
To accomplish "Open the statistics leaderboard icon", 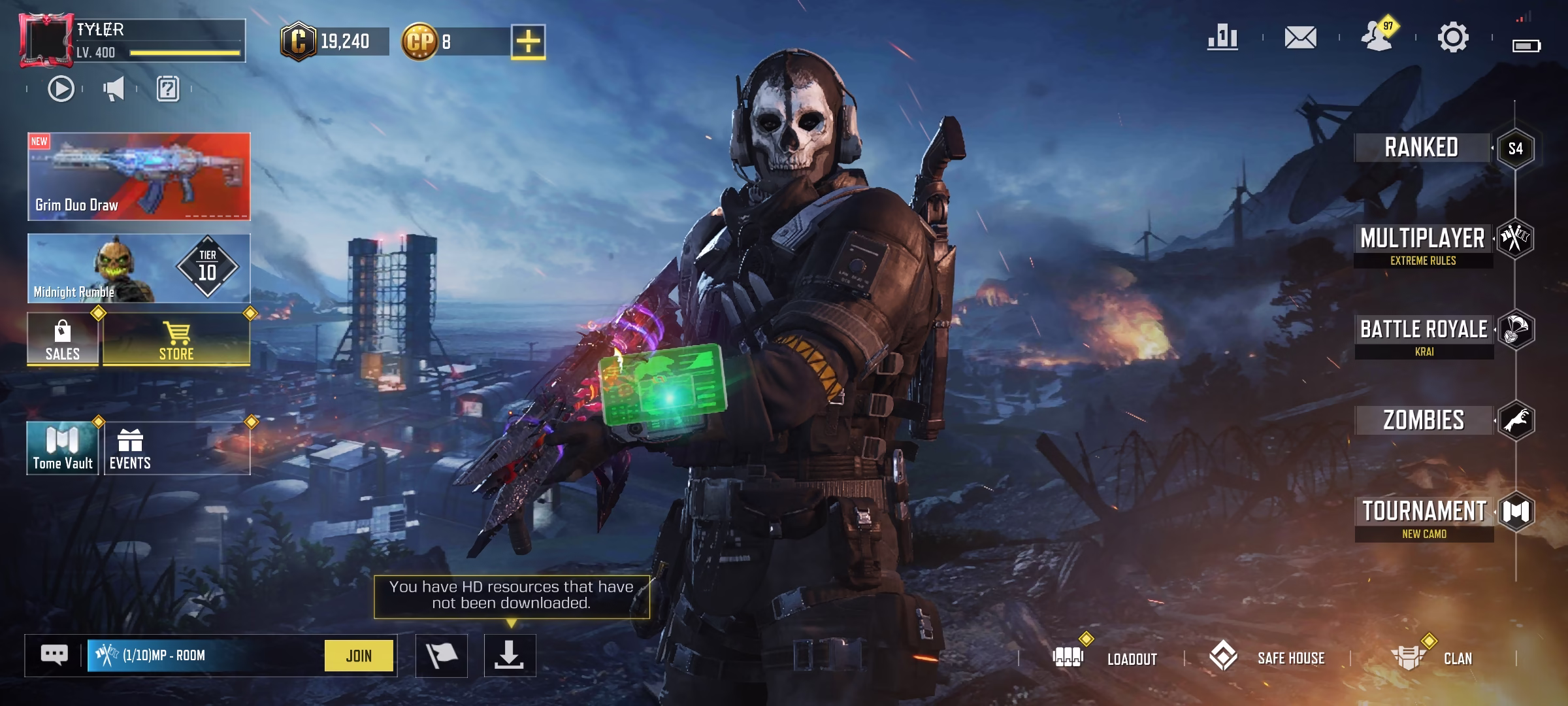I will pyautogui.click(x=1224, y=37).
